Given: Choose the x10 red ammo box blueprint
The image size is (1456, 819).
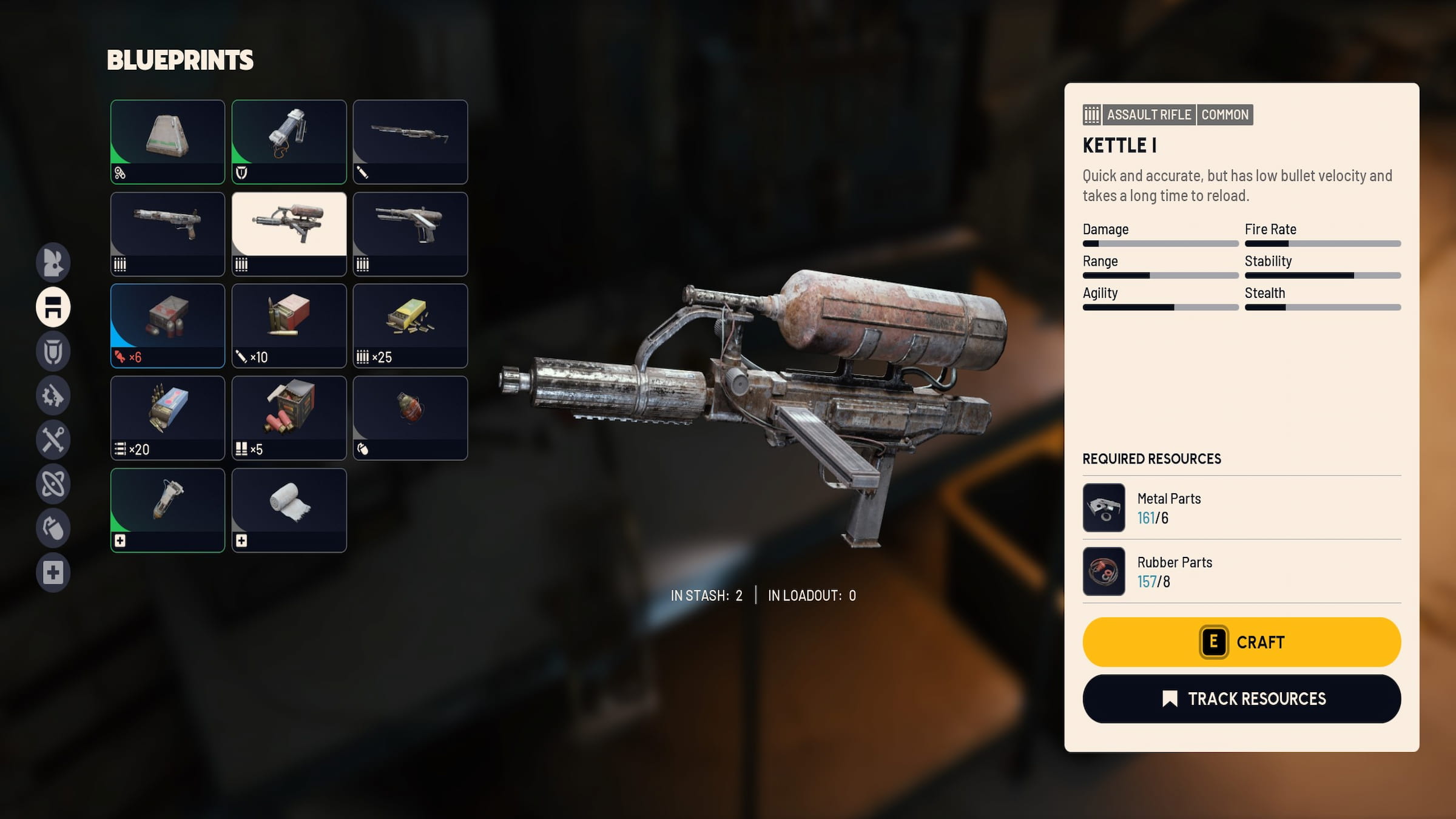Looking at the screenshot, I should pyautogui.click(x=289, y=325).
